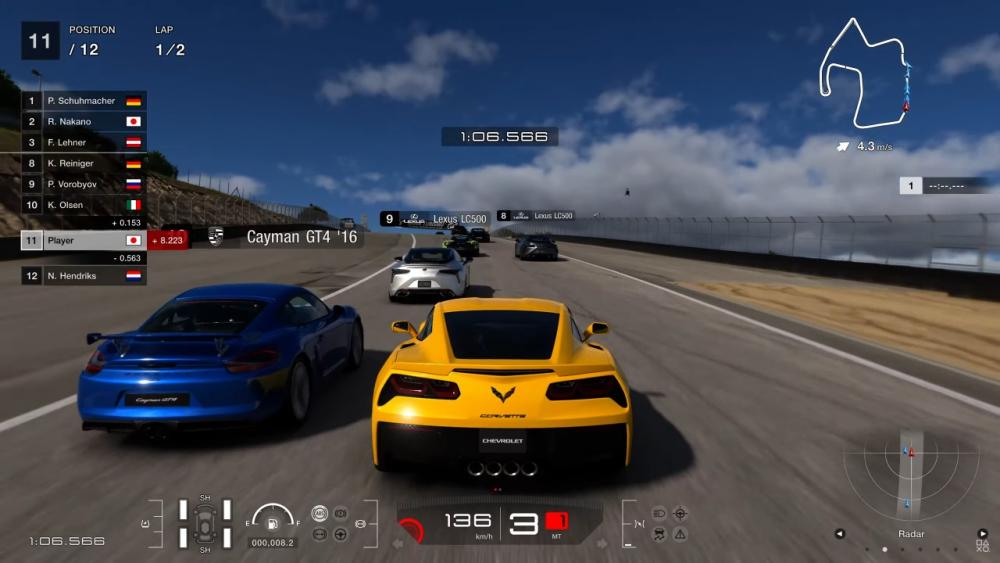Toggle the hazard warning triangle icon
The height and width of the screenshot is (563, 1000).
coord(680,534)
